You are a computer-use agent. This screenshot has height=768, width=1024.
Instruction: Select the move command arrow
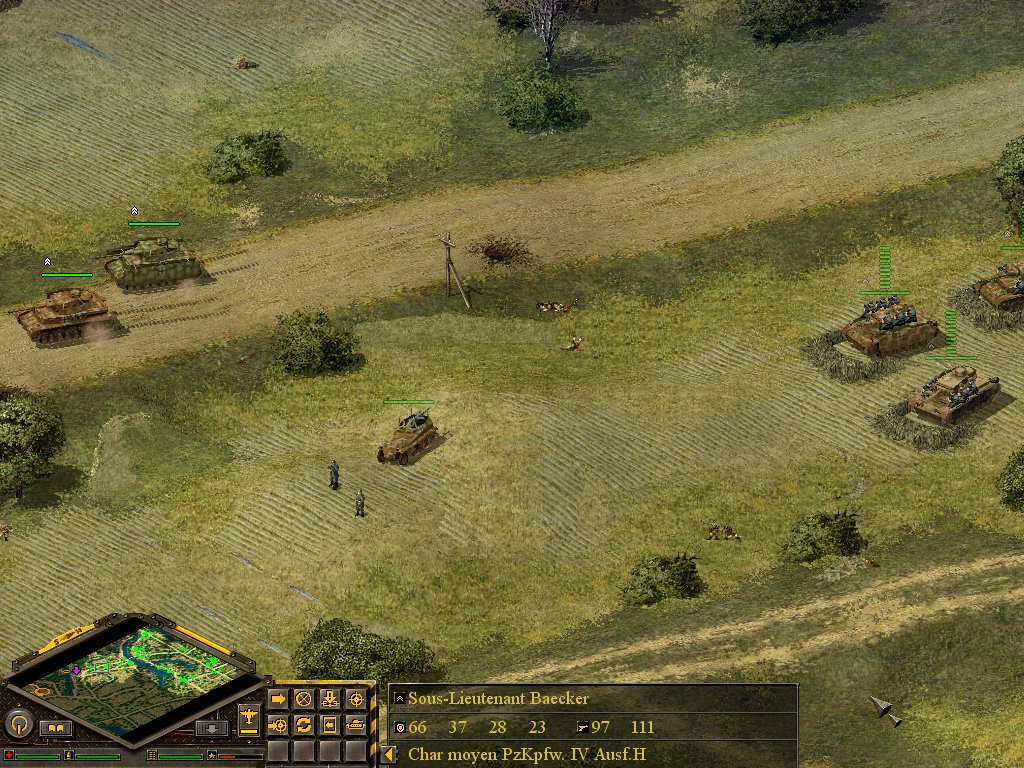[x=279, y=699]
